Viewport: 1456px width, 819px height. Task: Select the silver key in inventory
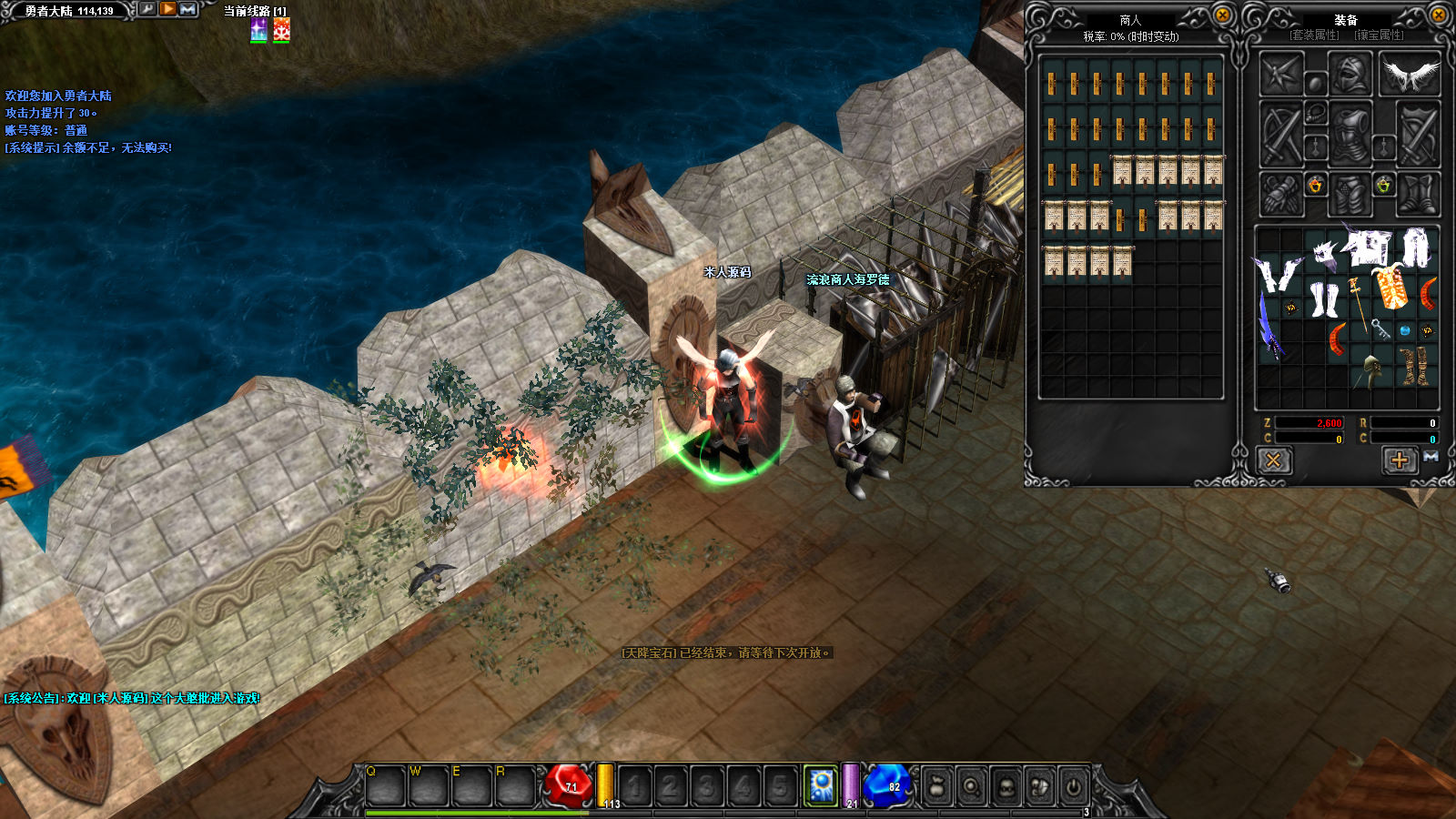click(x=1380, y=329)
